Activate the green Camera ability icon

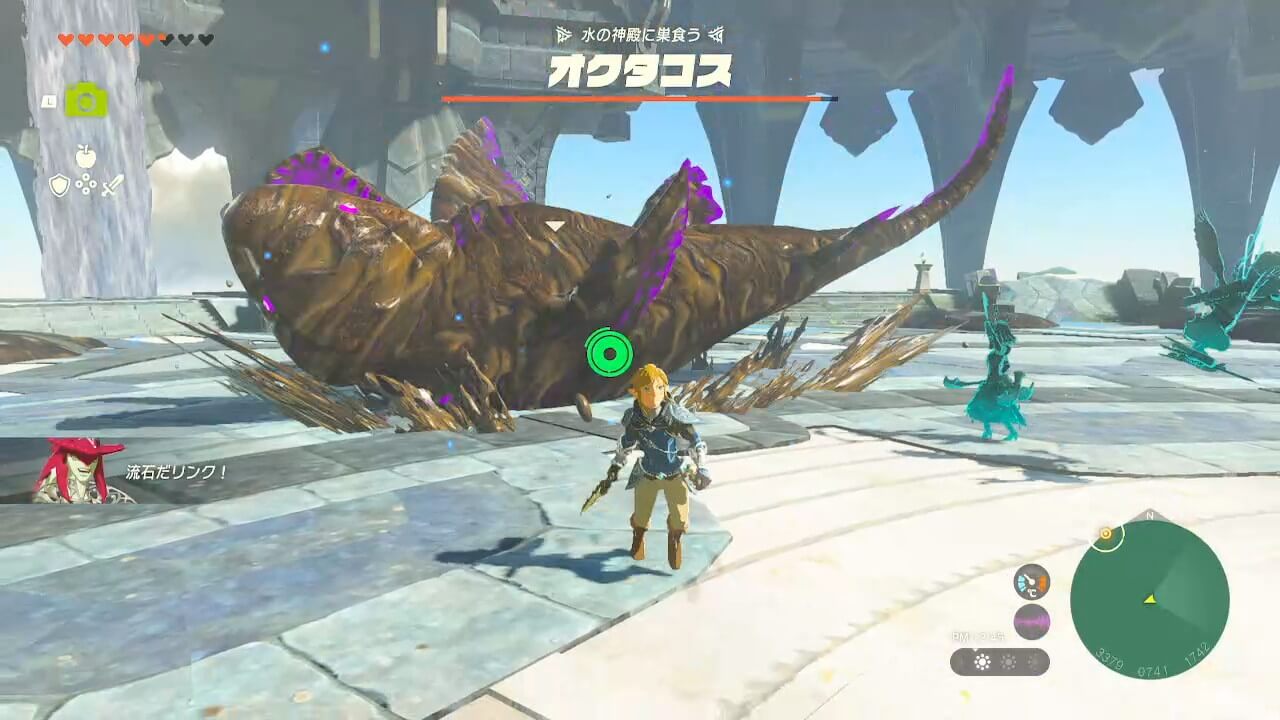[x=86, y=100]
